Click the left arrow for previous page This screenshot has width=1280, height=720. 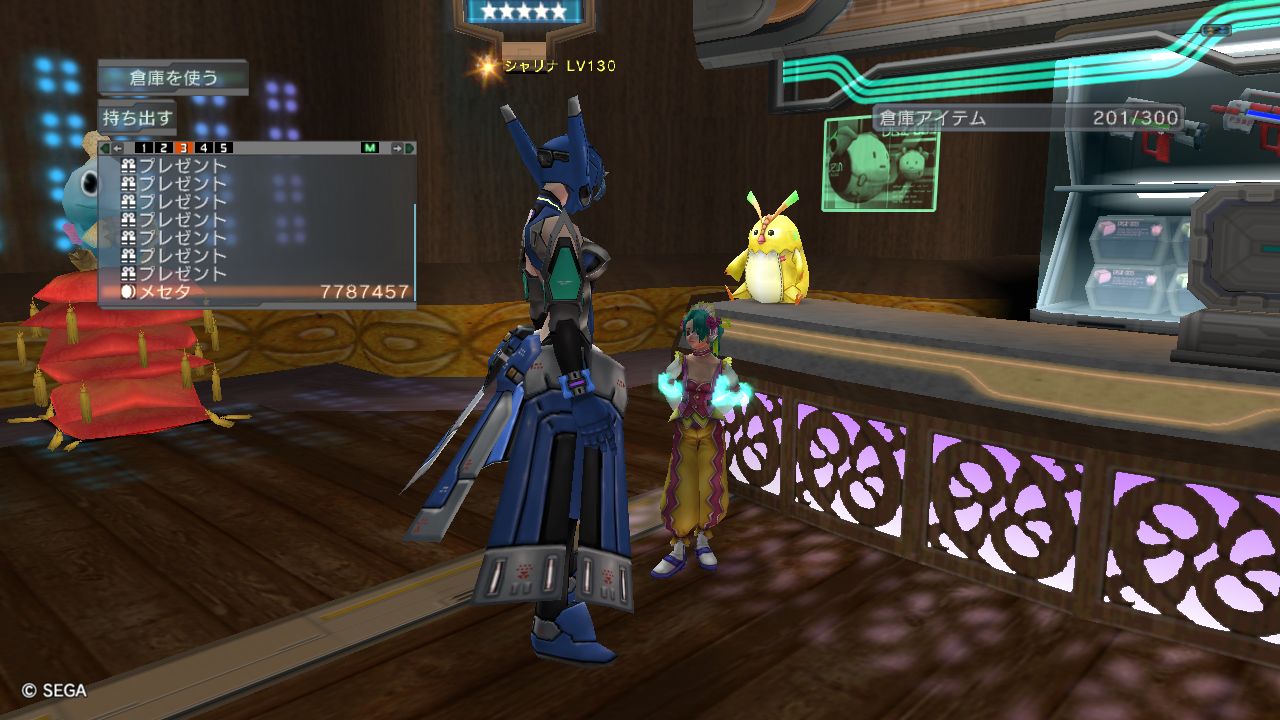[118, 148]
